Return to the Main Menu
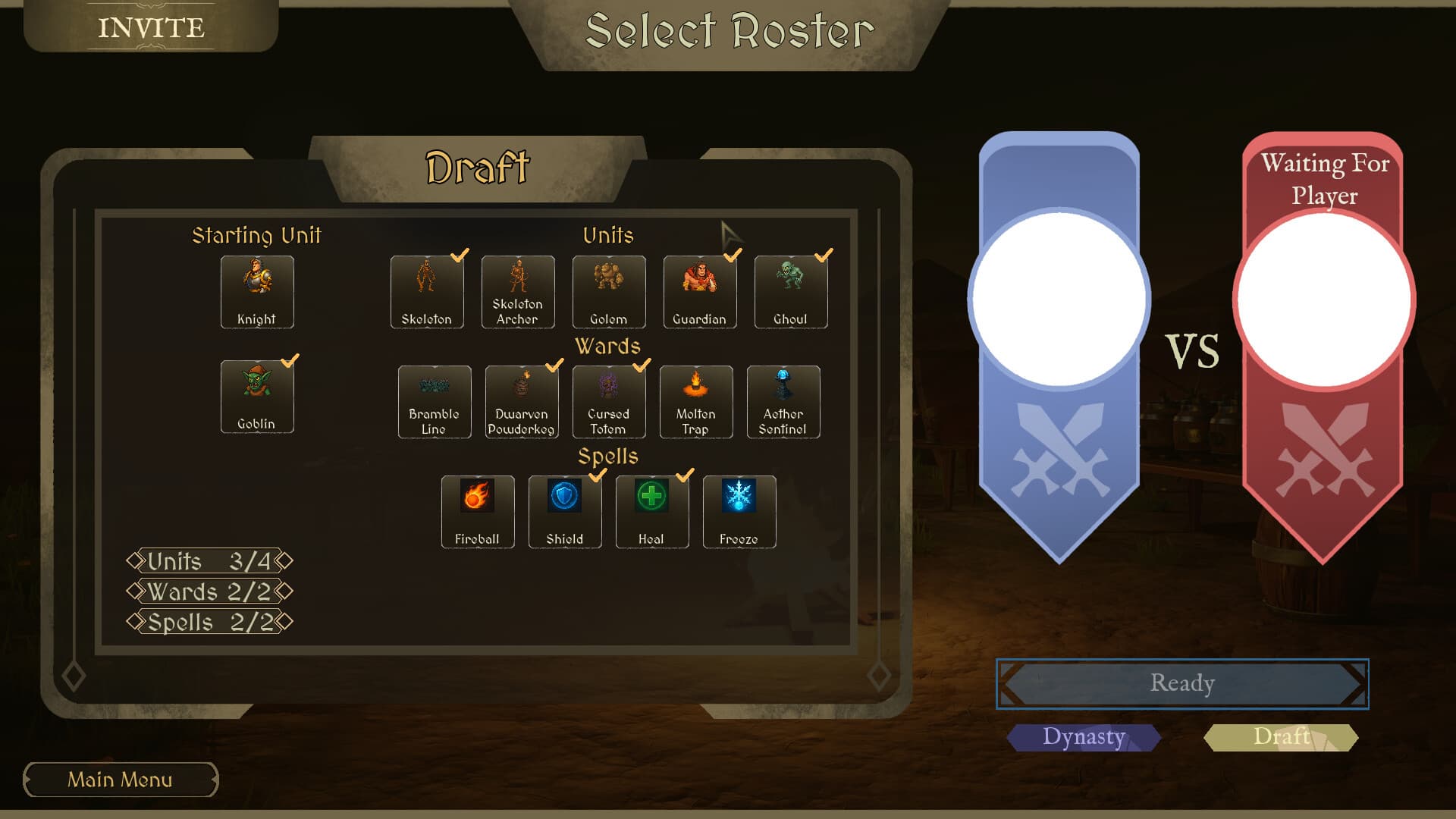 point(120,780)
